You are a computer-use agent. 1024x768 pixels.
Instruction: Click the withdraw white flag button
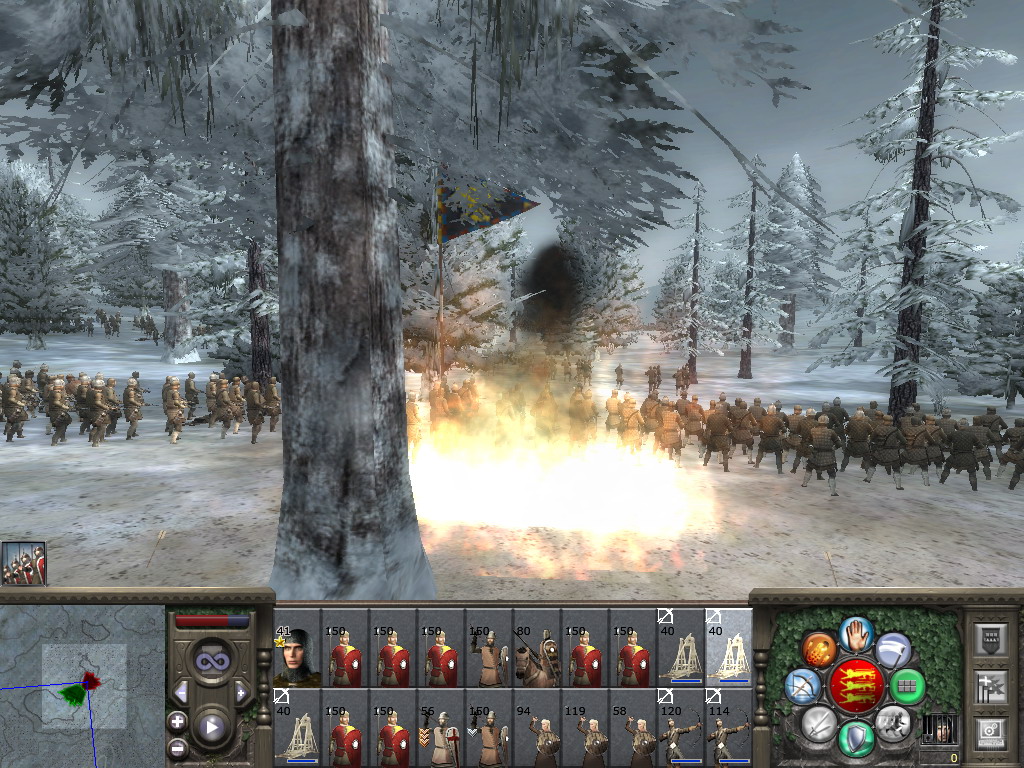pos(892,650)
